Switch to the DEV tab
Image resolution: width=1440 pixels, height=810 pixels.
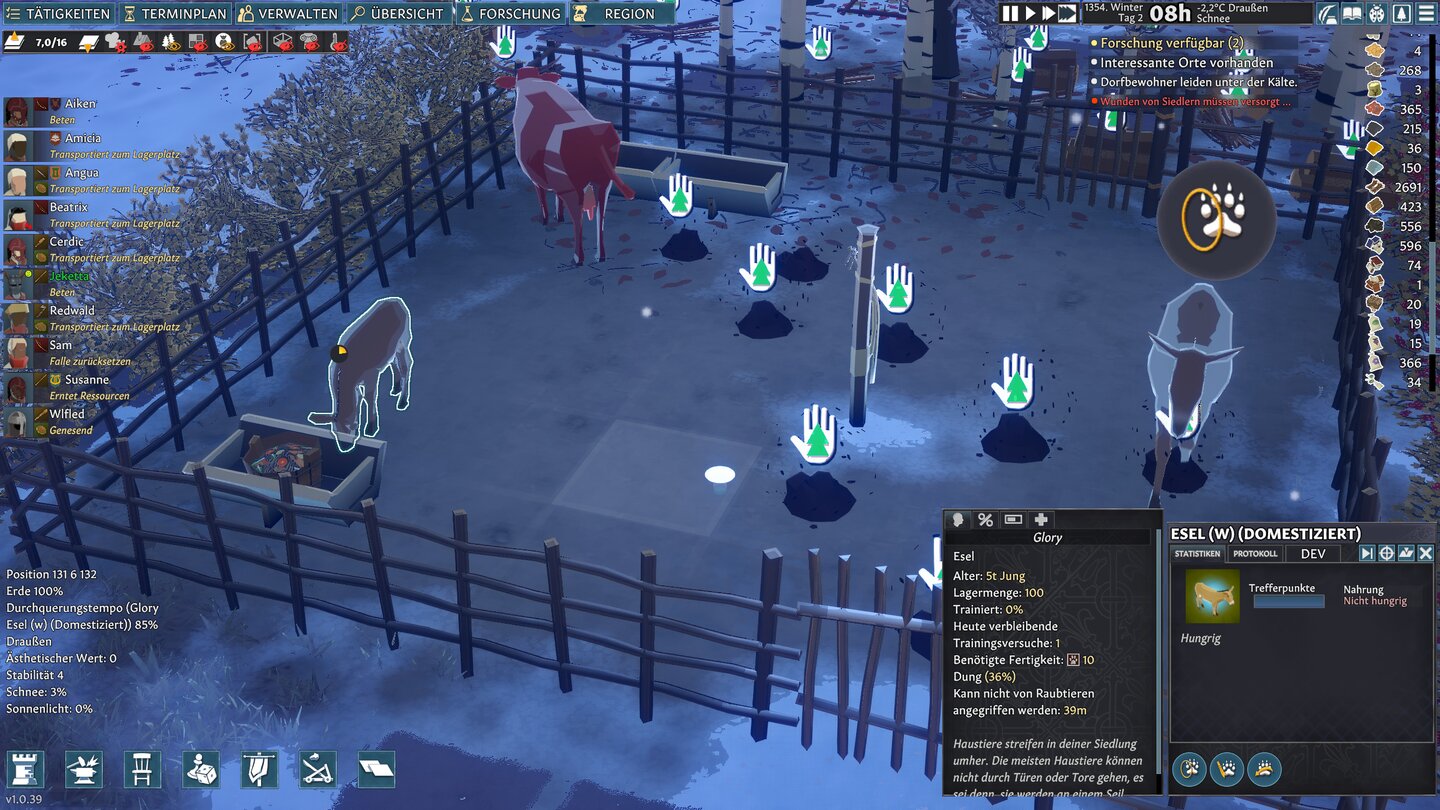point(1313,554)
